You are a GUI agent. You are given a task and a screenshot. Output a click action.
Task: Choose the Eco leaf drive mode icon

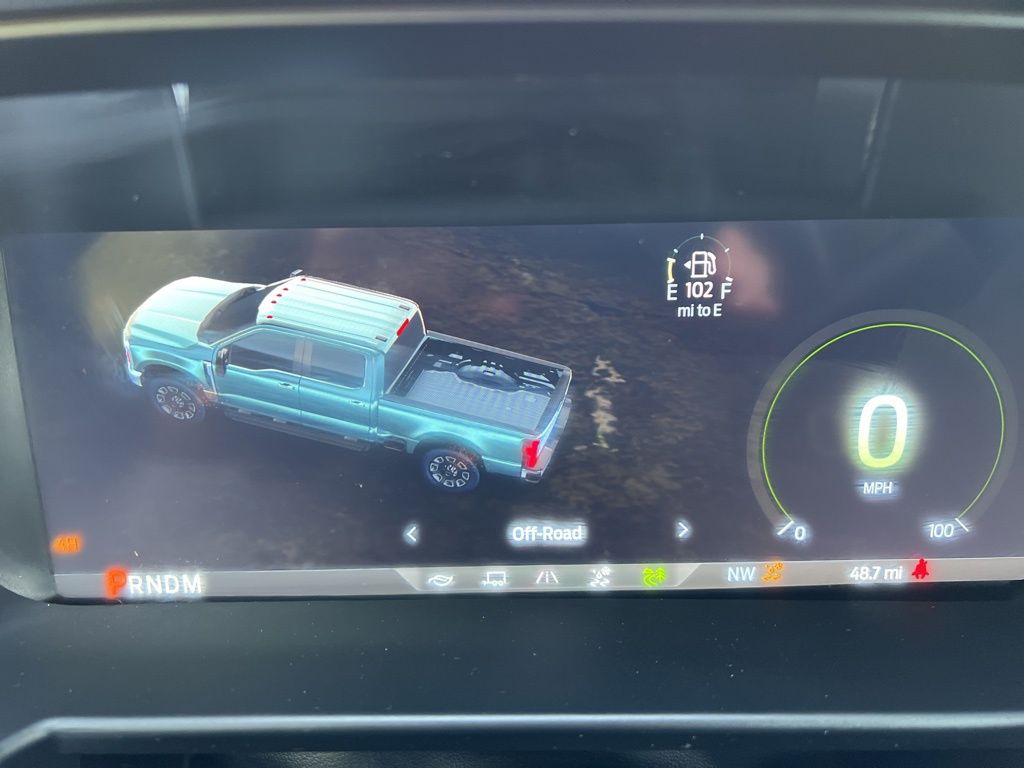click(x=440, y=578)
